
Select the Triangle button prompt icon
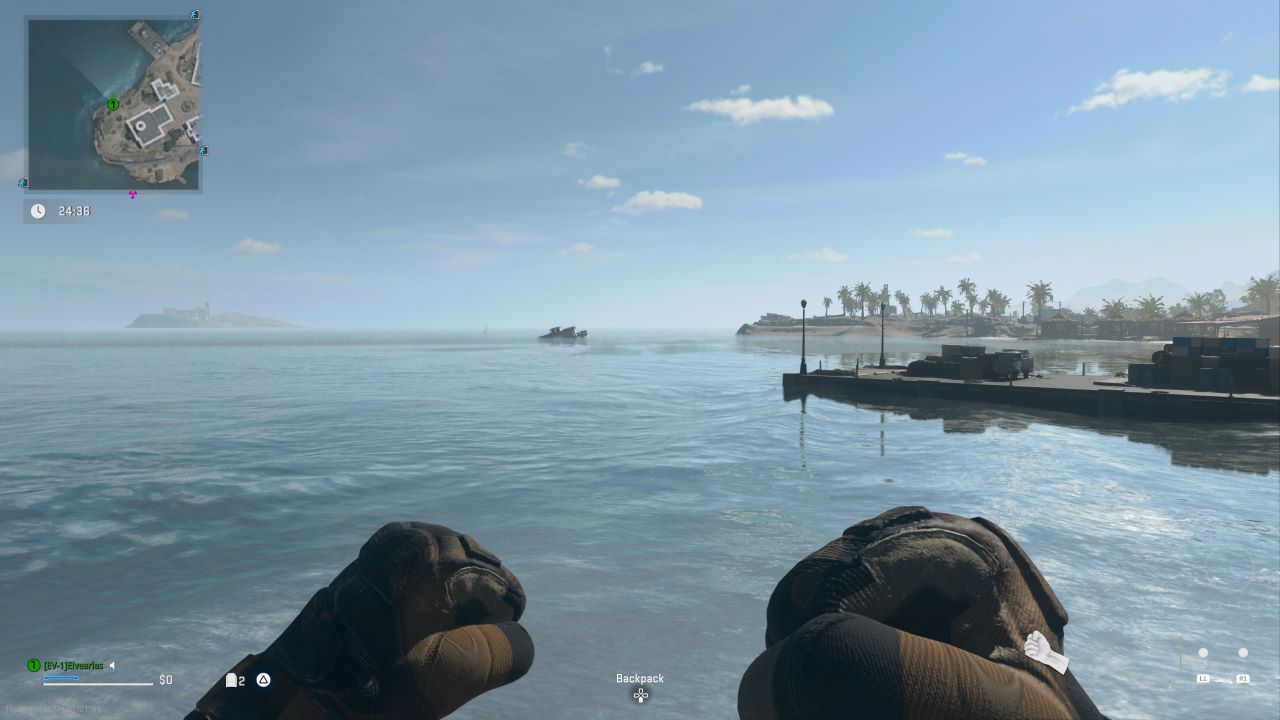pos(262,680)
